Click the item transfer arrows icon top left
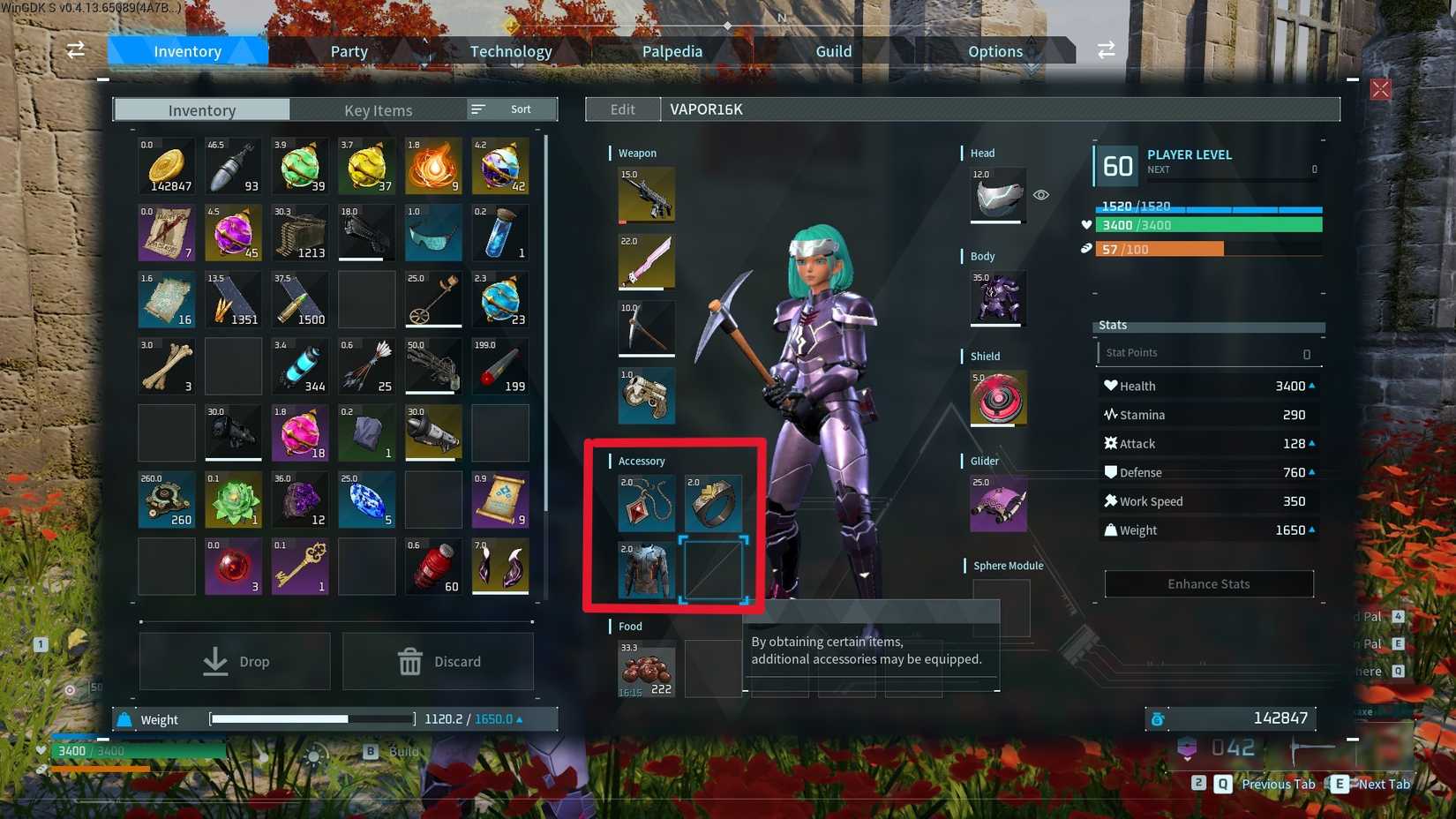The width and height of the screenshot is (1456, 819). pos(75,50)
